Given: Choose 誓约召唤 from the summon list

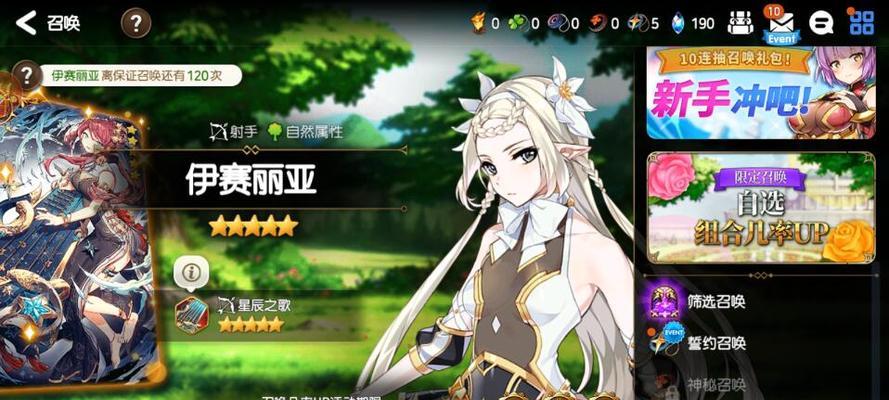Looking at the screenshot, I should 711,343.
